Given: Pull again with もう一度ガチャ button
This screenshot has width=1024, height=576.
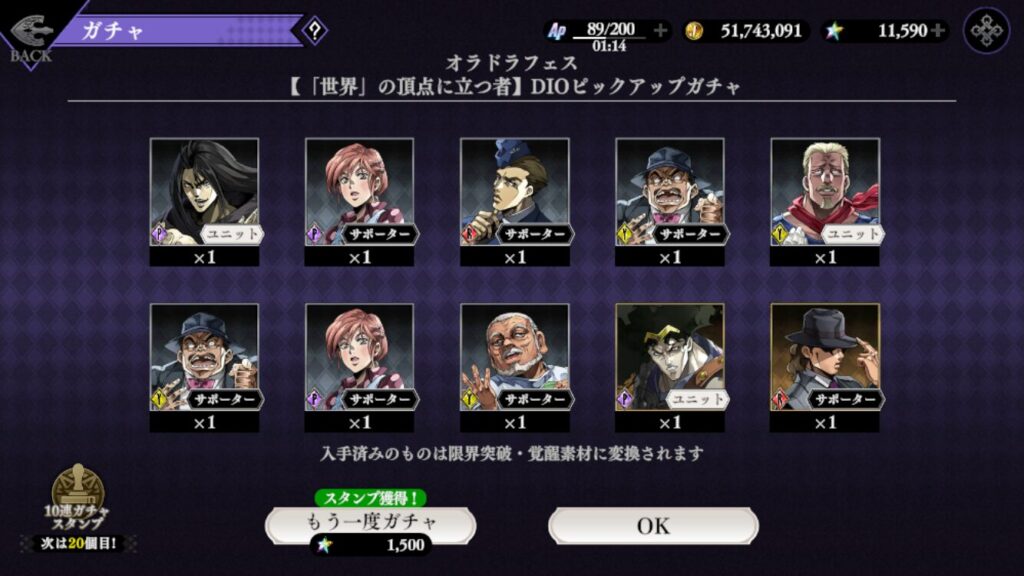Looking at the screenshot, I should pos(370,523).
